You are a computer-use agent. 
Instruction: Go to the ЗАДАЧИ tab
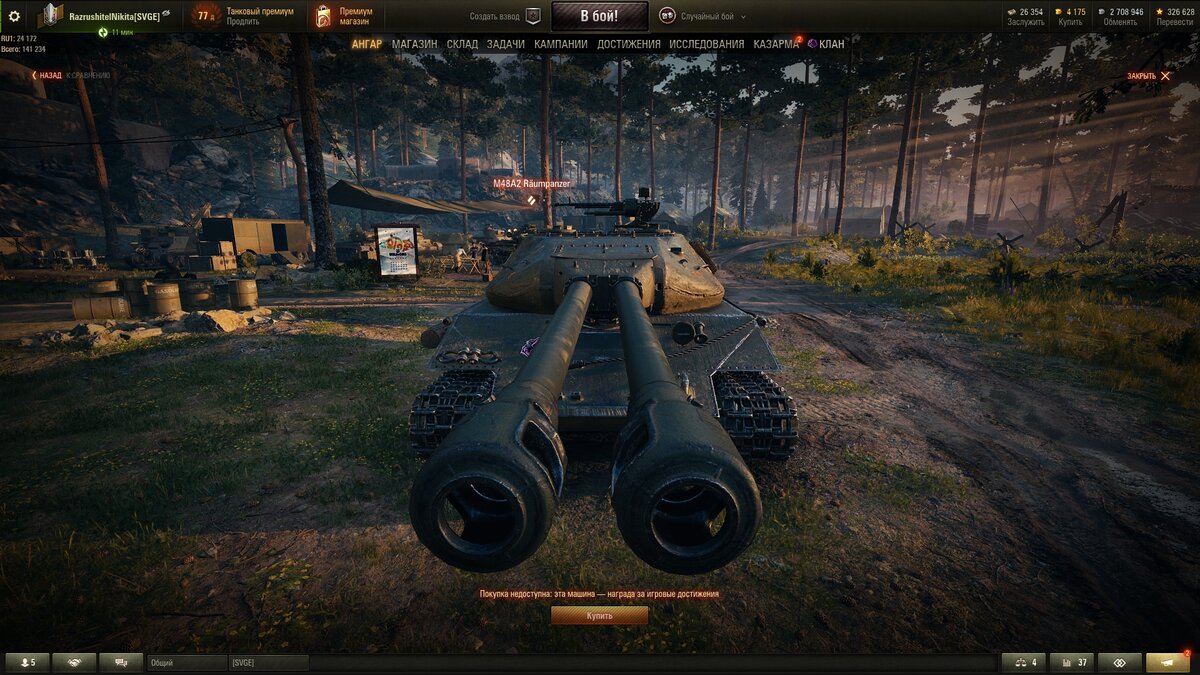506,44
